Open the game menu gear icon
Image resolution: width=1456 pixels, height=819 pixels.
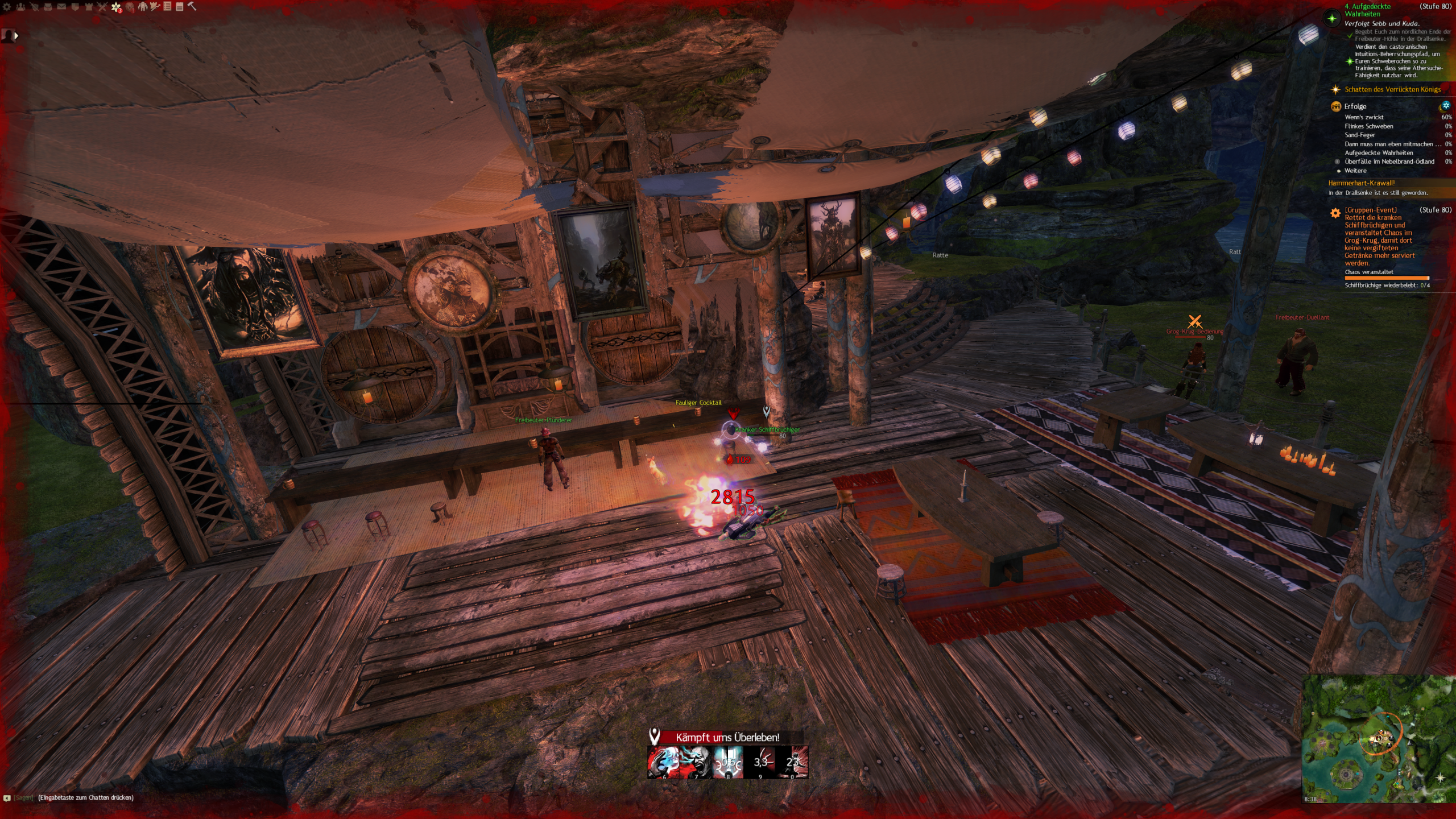click(7, 7)
